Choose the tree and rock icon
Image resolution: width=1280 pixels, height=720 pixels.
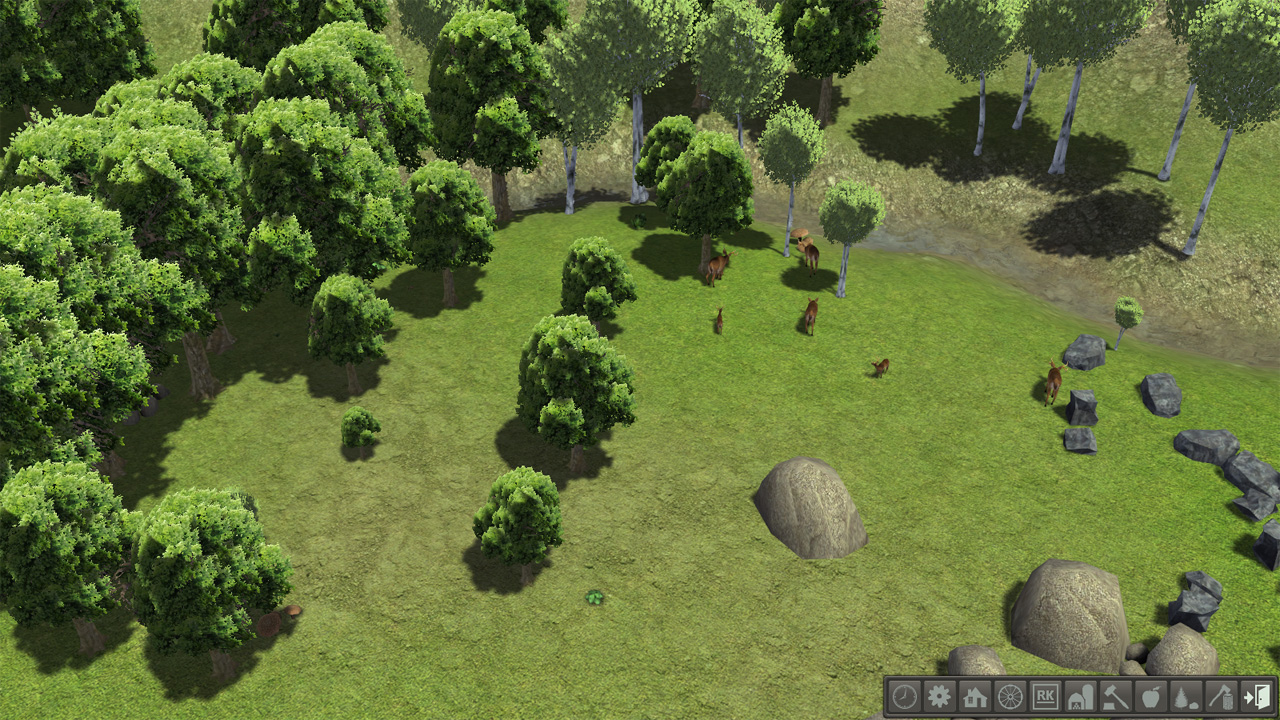tap(1185, 696)
